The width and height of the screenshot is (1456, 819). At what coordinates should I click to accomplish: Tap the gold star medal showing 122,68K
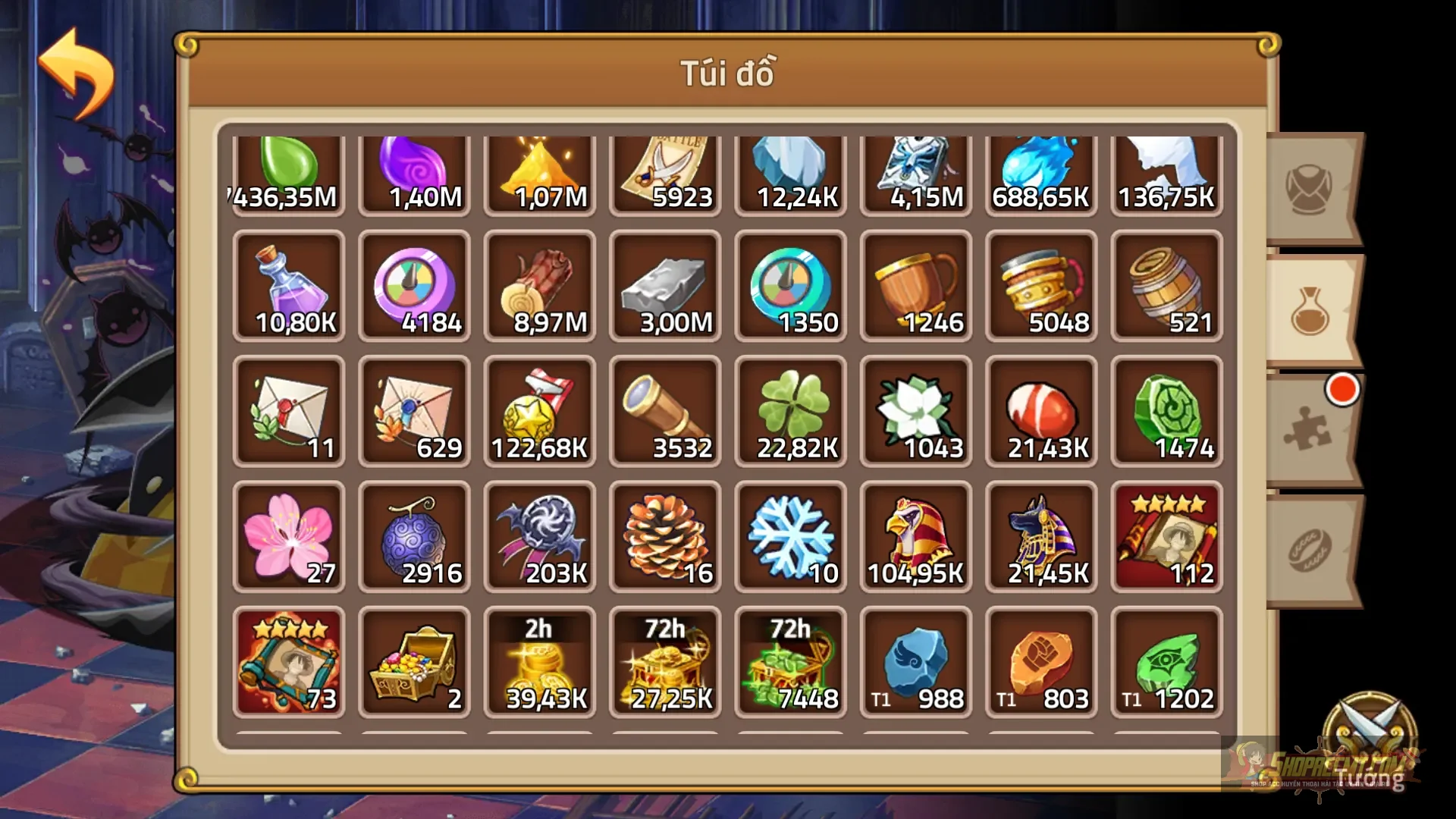coord(539,412)
